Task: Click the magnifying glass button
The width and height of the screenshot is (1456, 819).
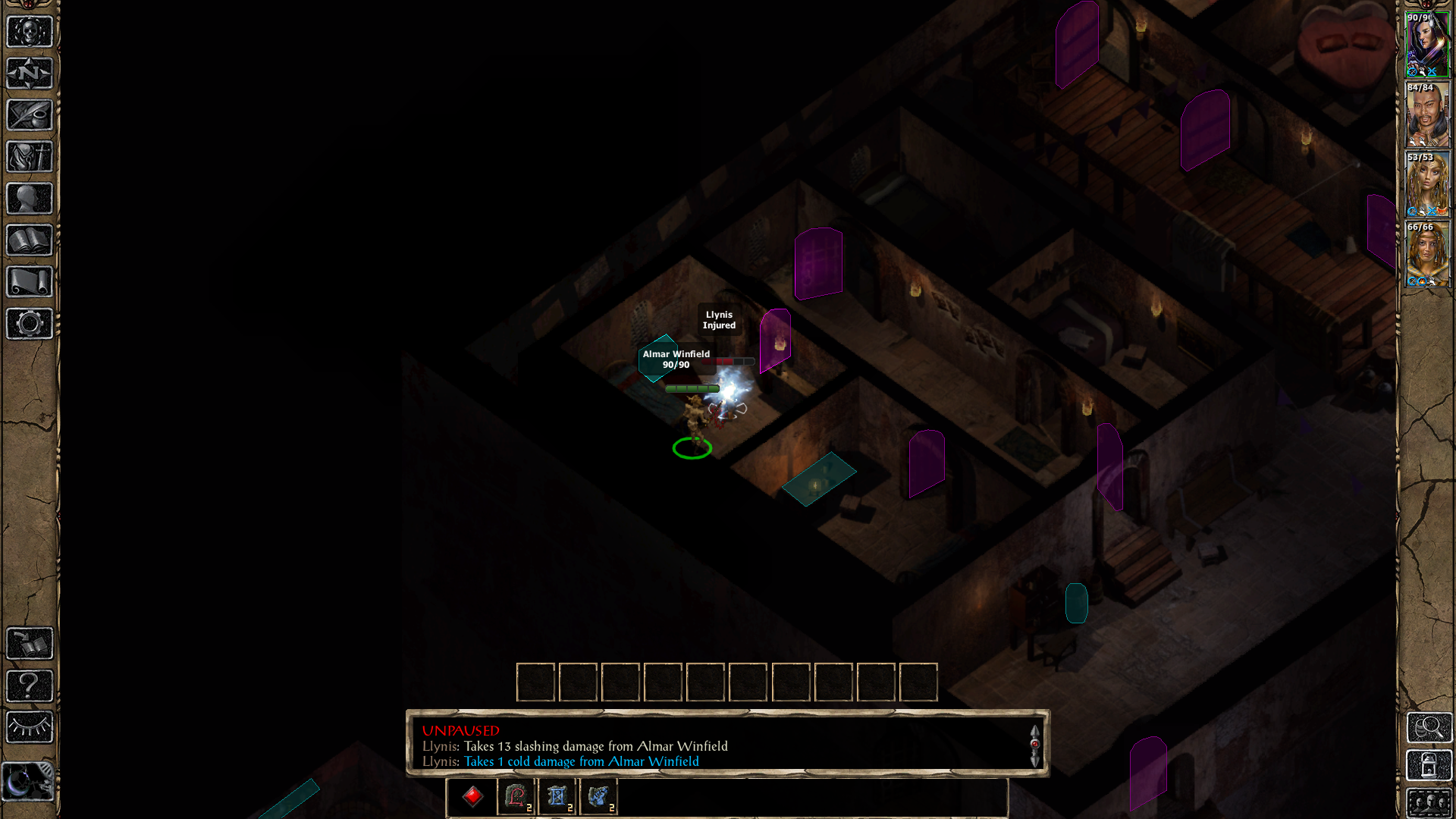Action: coord(1429,728)
